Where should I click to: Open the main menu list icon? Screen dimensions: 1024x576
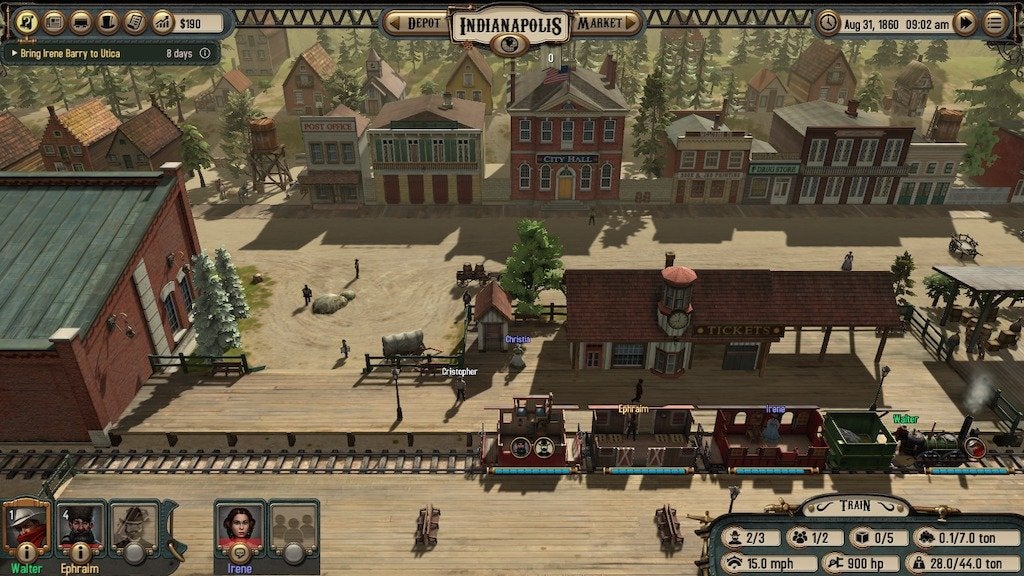995,22
